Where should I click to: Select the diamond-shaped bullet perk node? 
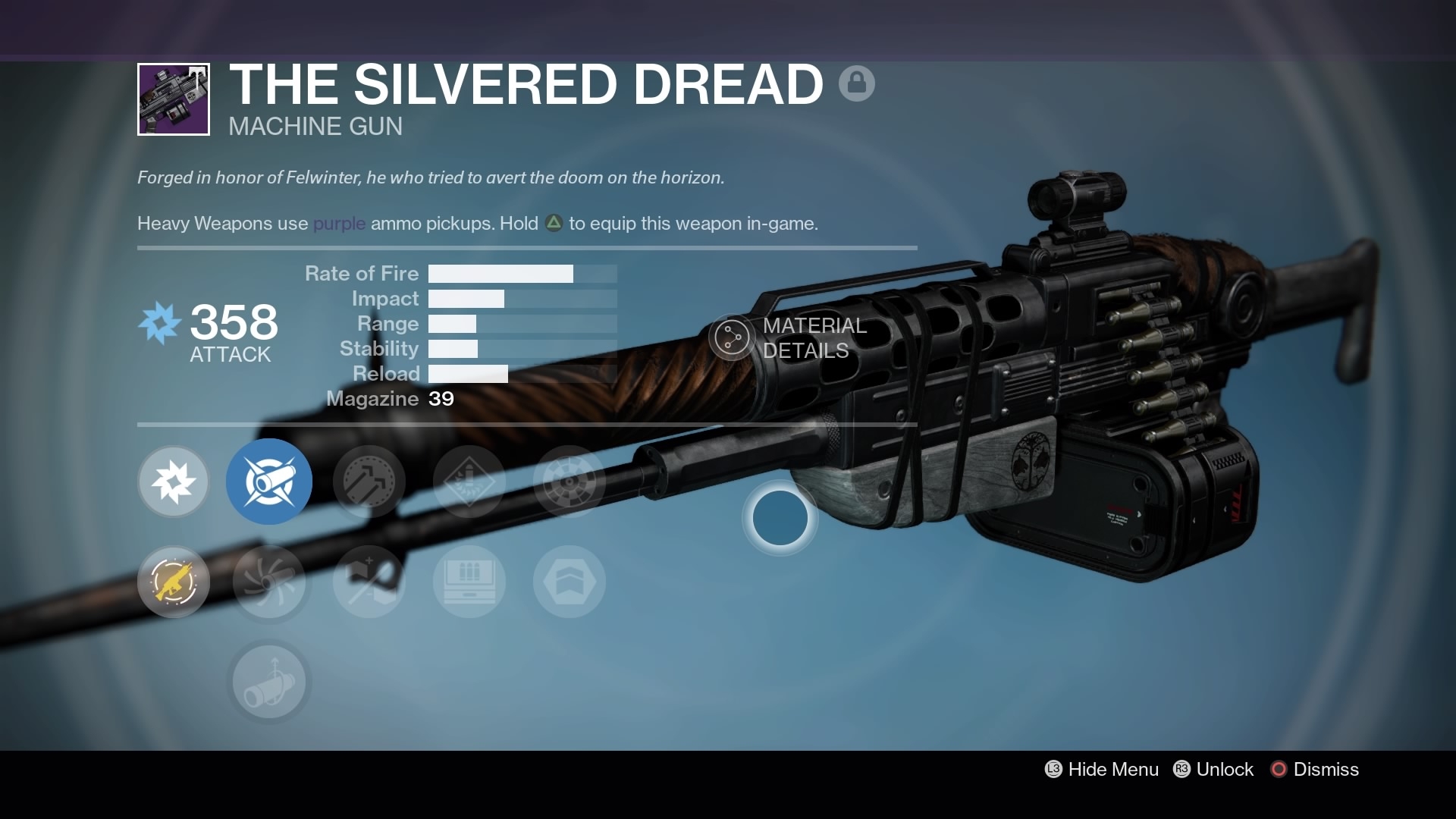click(x=469, y=482)
